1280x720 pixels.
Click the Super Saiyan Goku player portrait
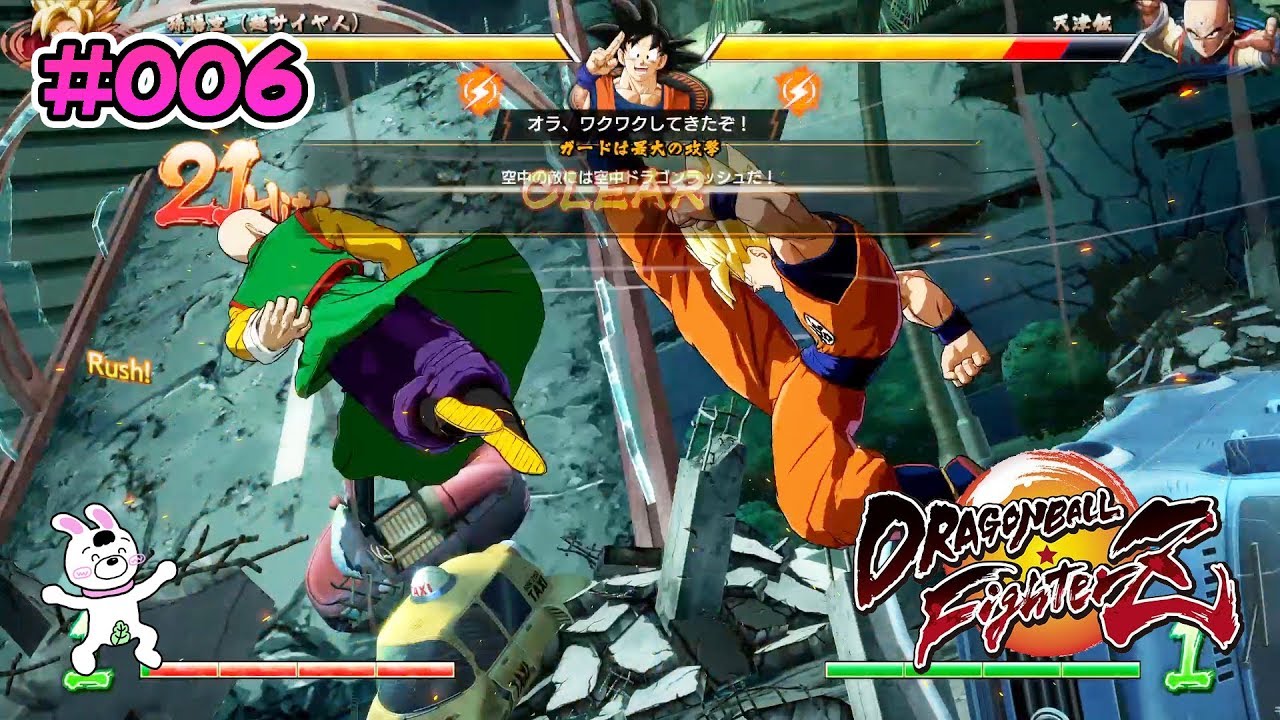click(x=70, y=22)
